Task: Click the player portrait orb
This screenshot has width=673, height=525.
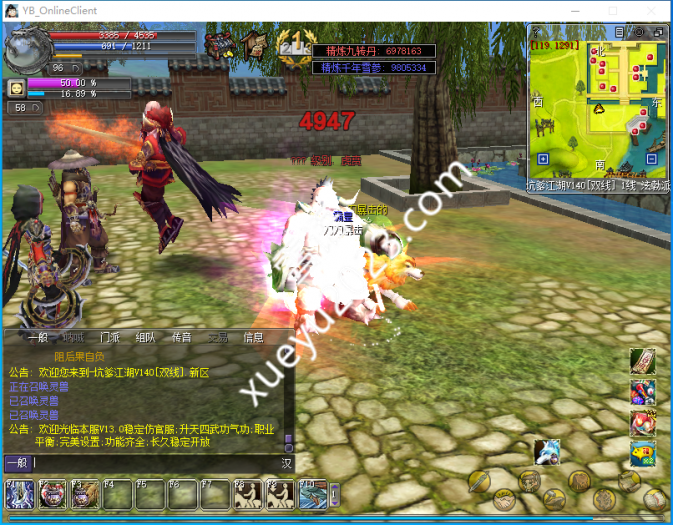Action: click(x=24, y=48)
